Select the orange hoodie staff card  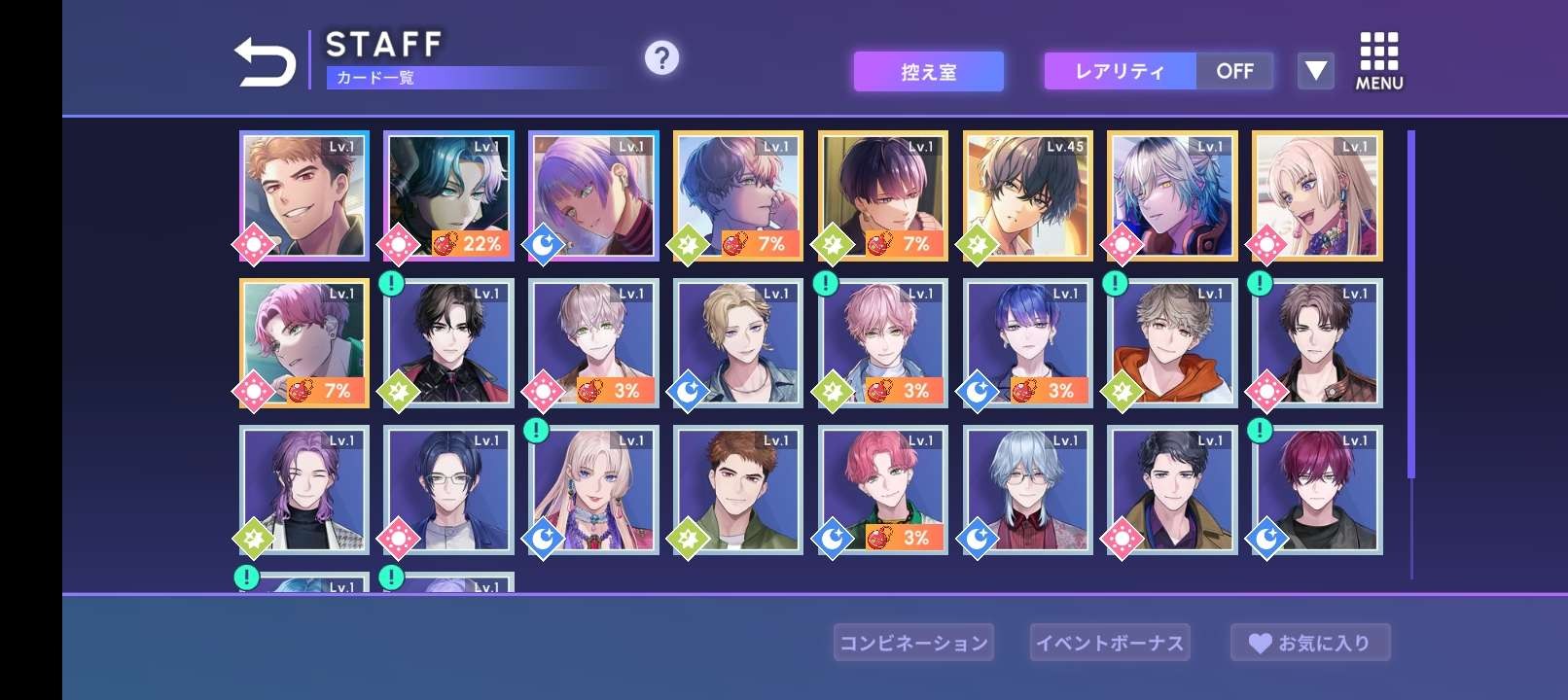[1172, 342]
